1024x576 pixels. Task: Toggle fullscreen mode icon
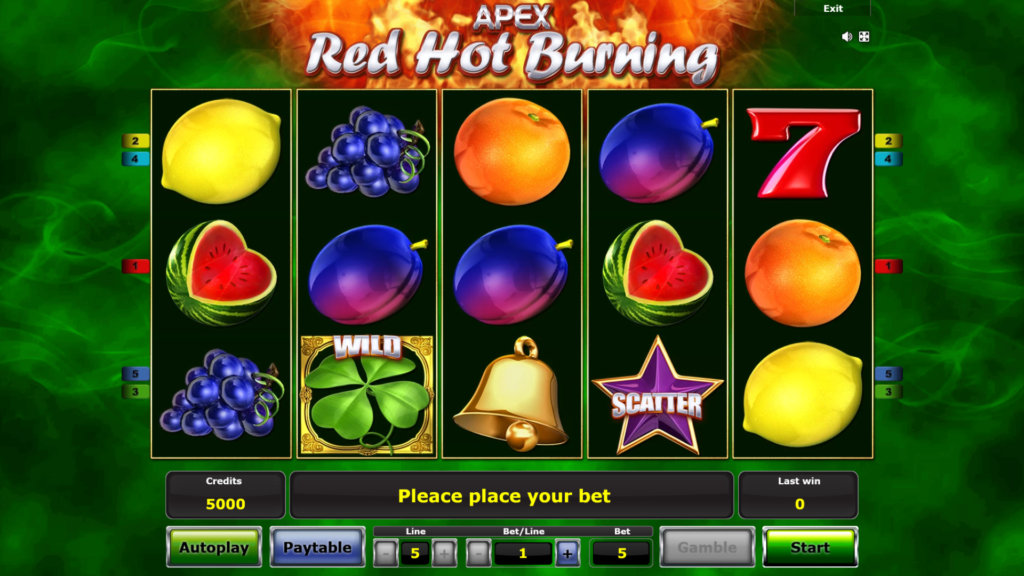pyautogui.click(x=864, y=37)
